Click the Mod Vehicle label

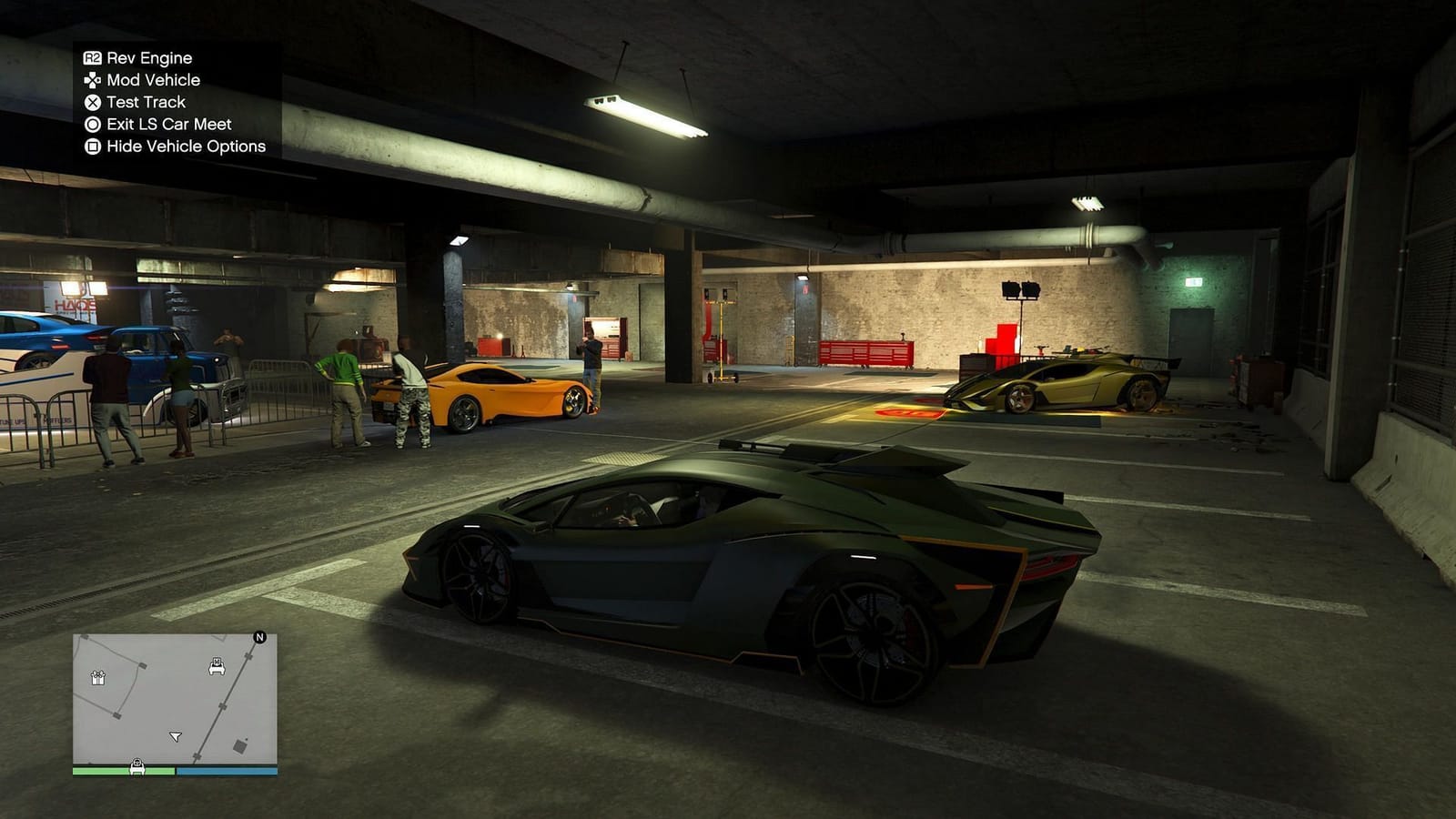(x=155, y=80)
